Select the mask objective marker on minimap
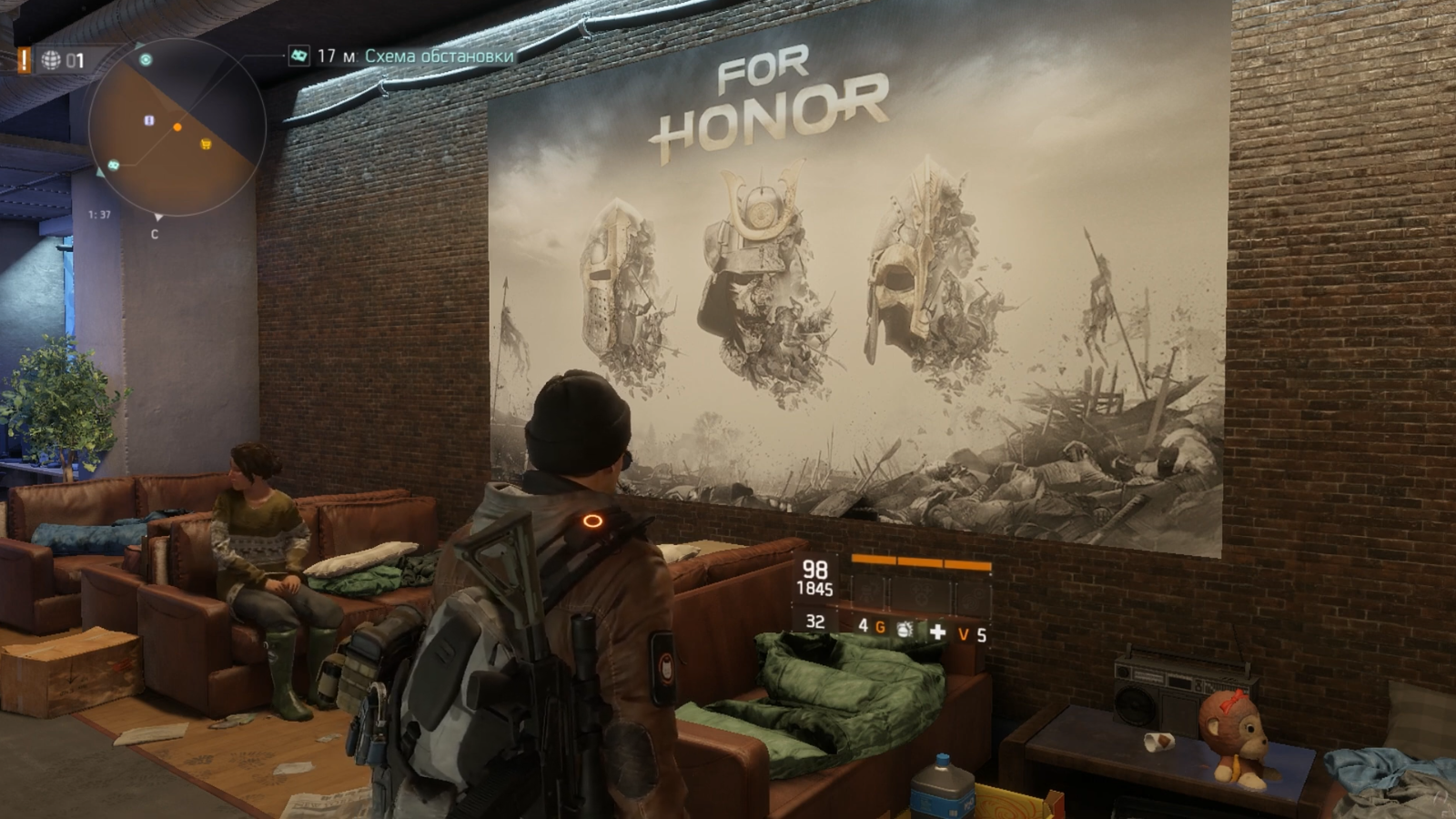The width and height of the screenshot is (1456, 819). [115, 165]
